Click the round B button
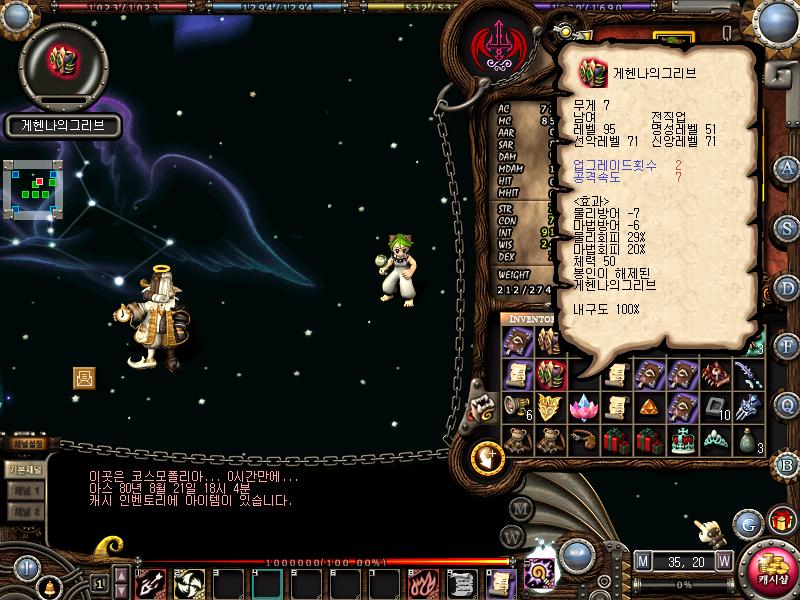The image size is (800, 600). pyautogui.click(x=786, y=464)
